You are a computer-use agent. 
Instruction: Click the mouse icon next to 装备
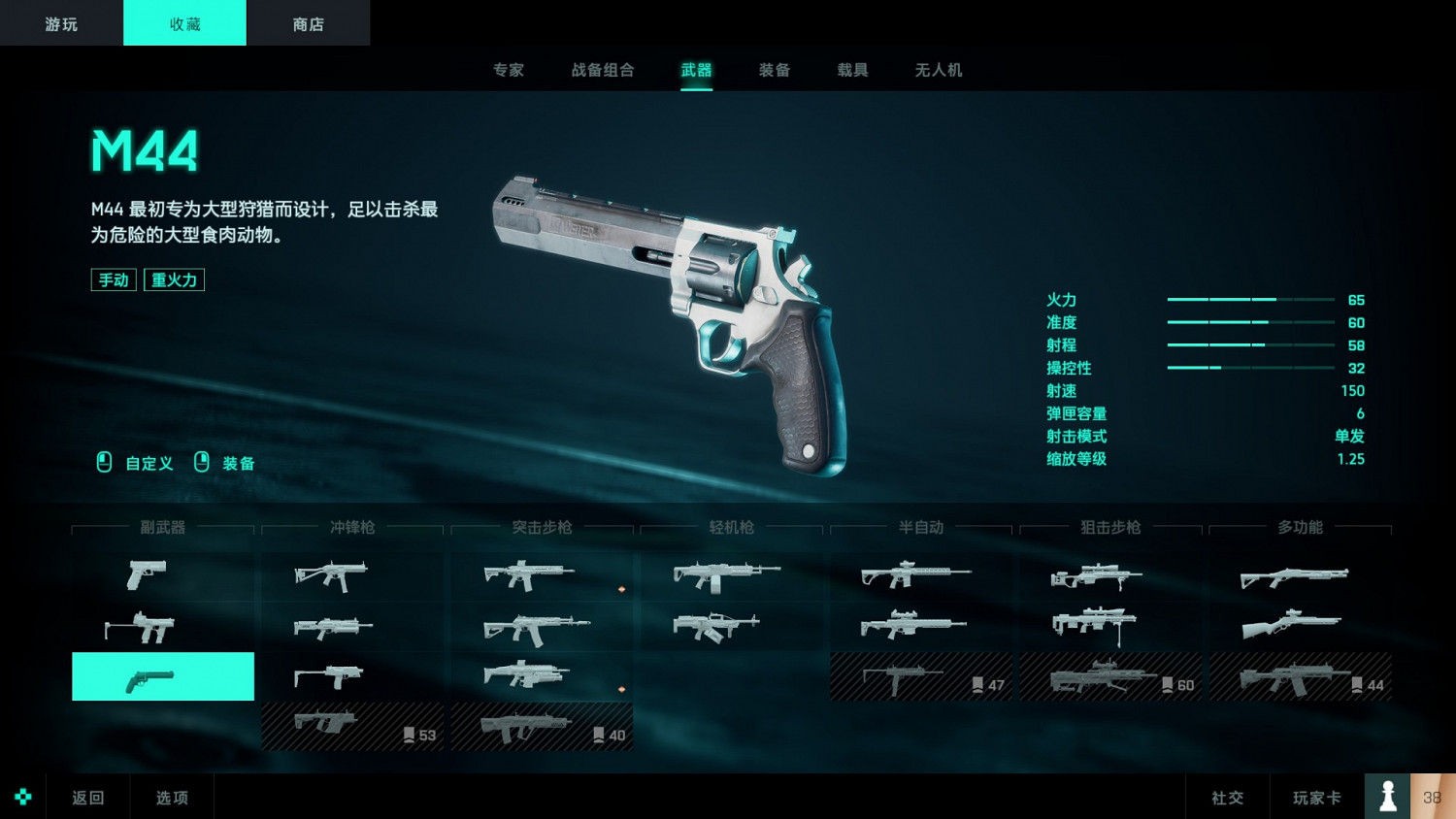click(203, 463)
